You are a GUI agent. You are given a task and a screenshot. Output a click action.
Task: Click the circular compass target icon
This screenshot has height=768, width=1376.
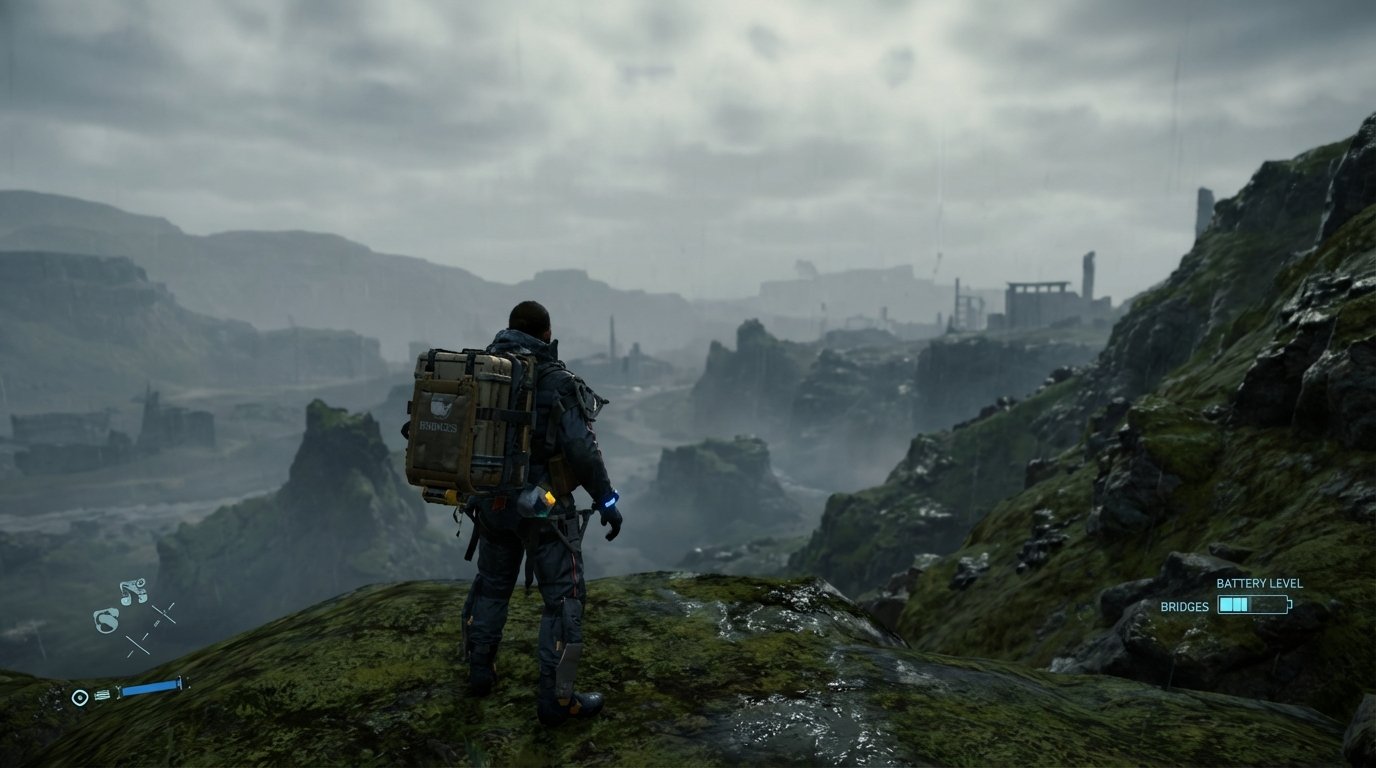tap(80, 695)
